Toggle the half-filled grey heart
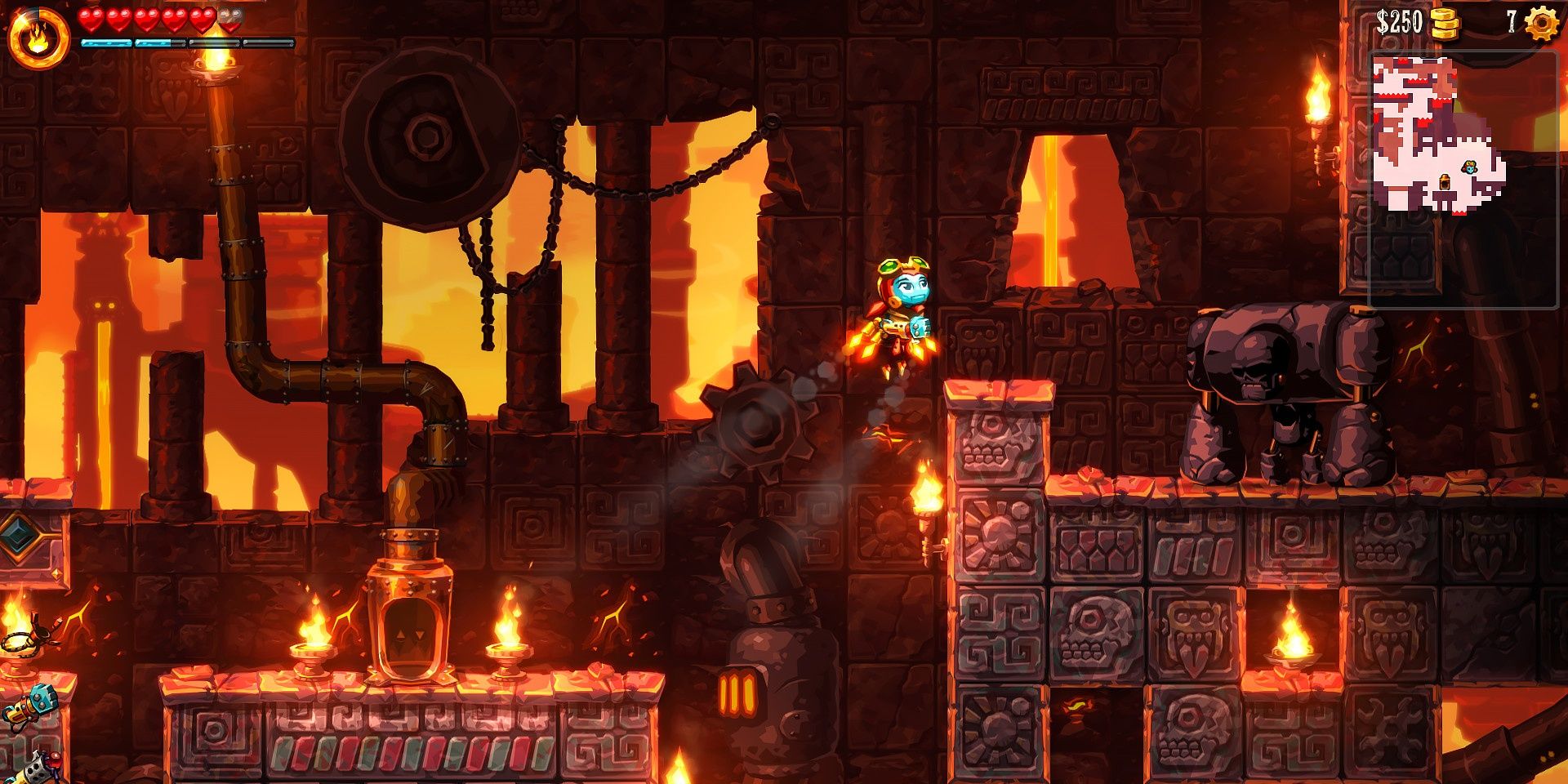The height and width of the screenshot is (784, 1568). point(229,20)
